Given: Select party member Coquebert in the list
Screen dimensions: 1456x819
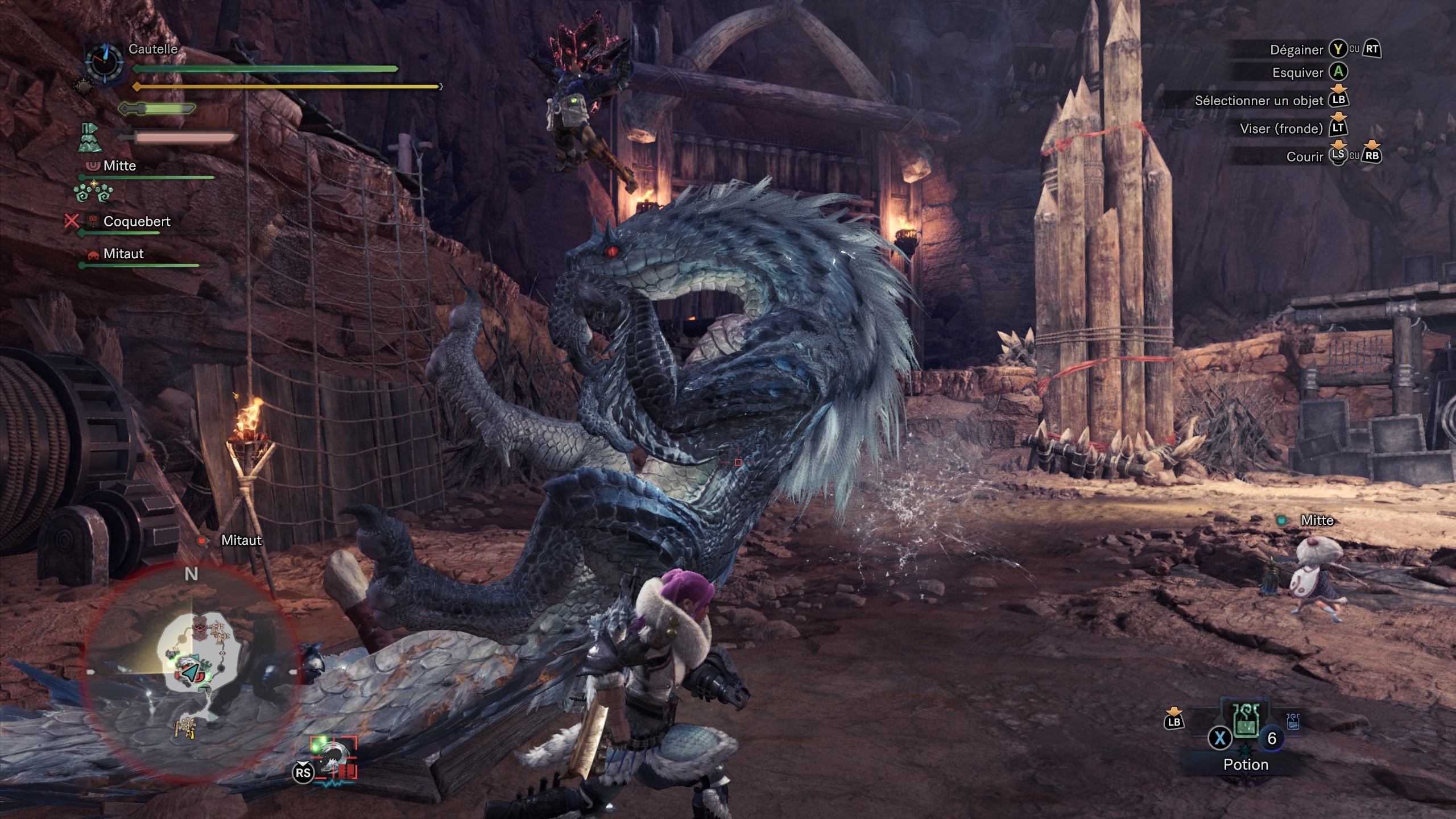Looking at the screenshot, I should 136,222.
